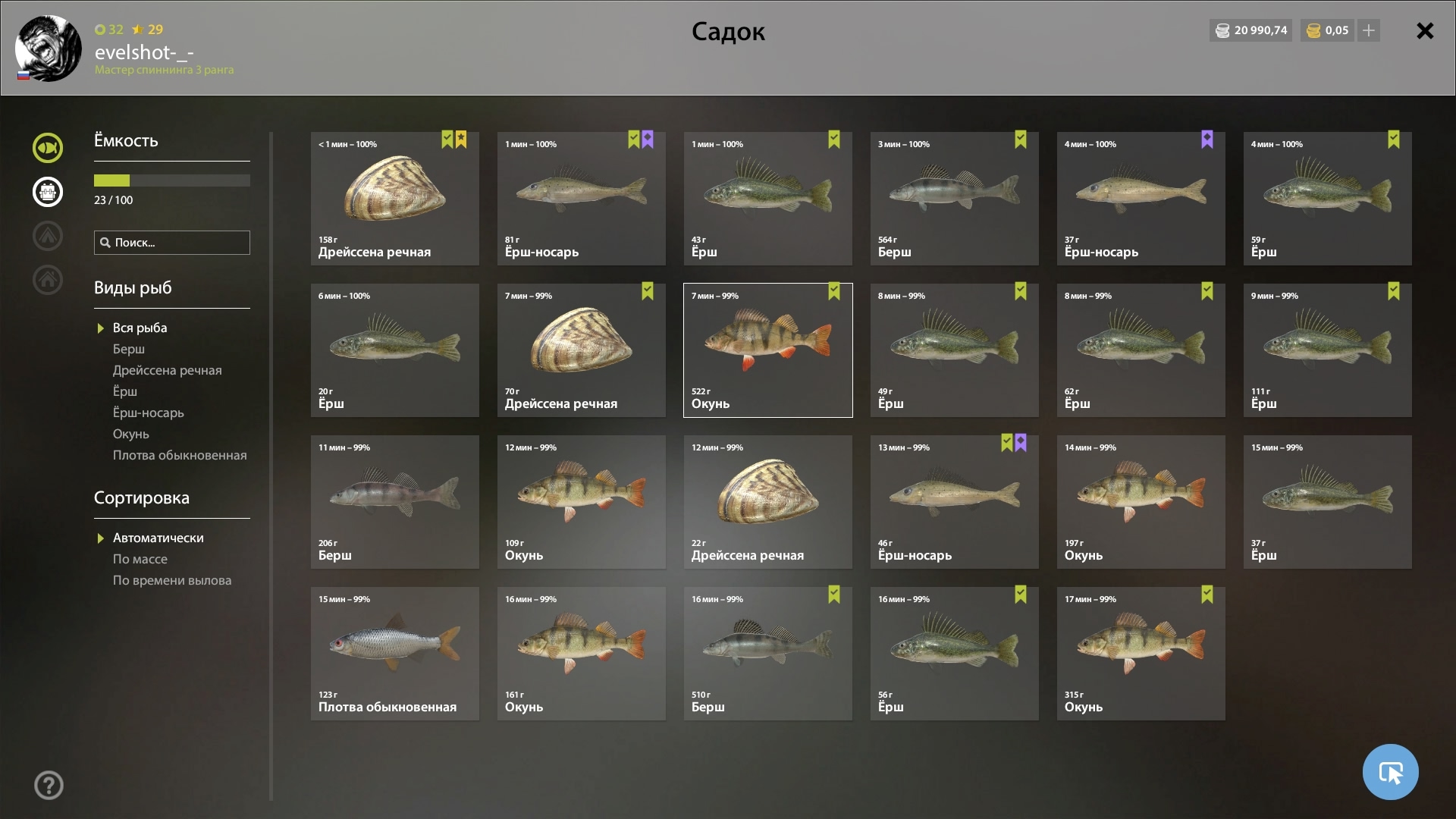Select the 123 г Плотва обыкновенная card
Screen dimensions: 1456x819
pos(394,654)
